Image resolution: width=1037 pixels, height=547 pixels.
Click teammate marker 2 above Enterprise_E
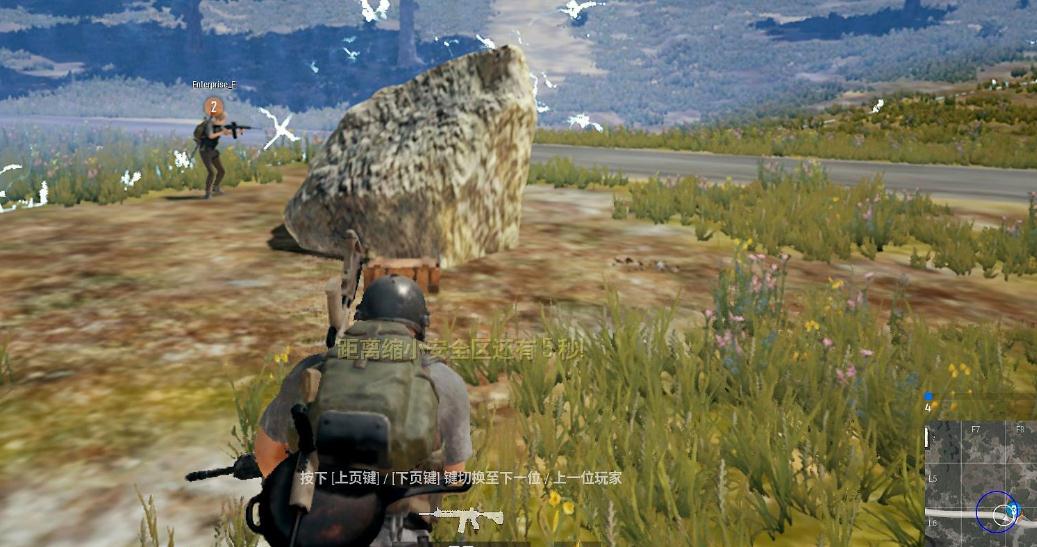[x=212, y=105]
